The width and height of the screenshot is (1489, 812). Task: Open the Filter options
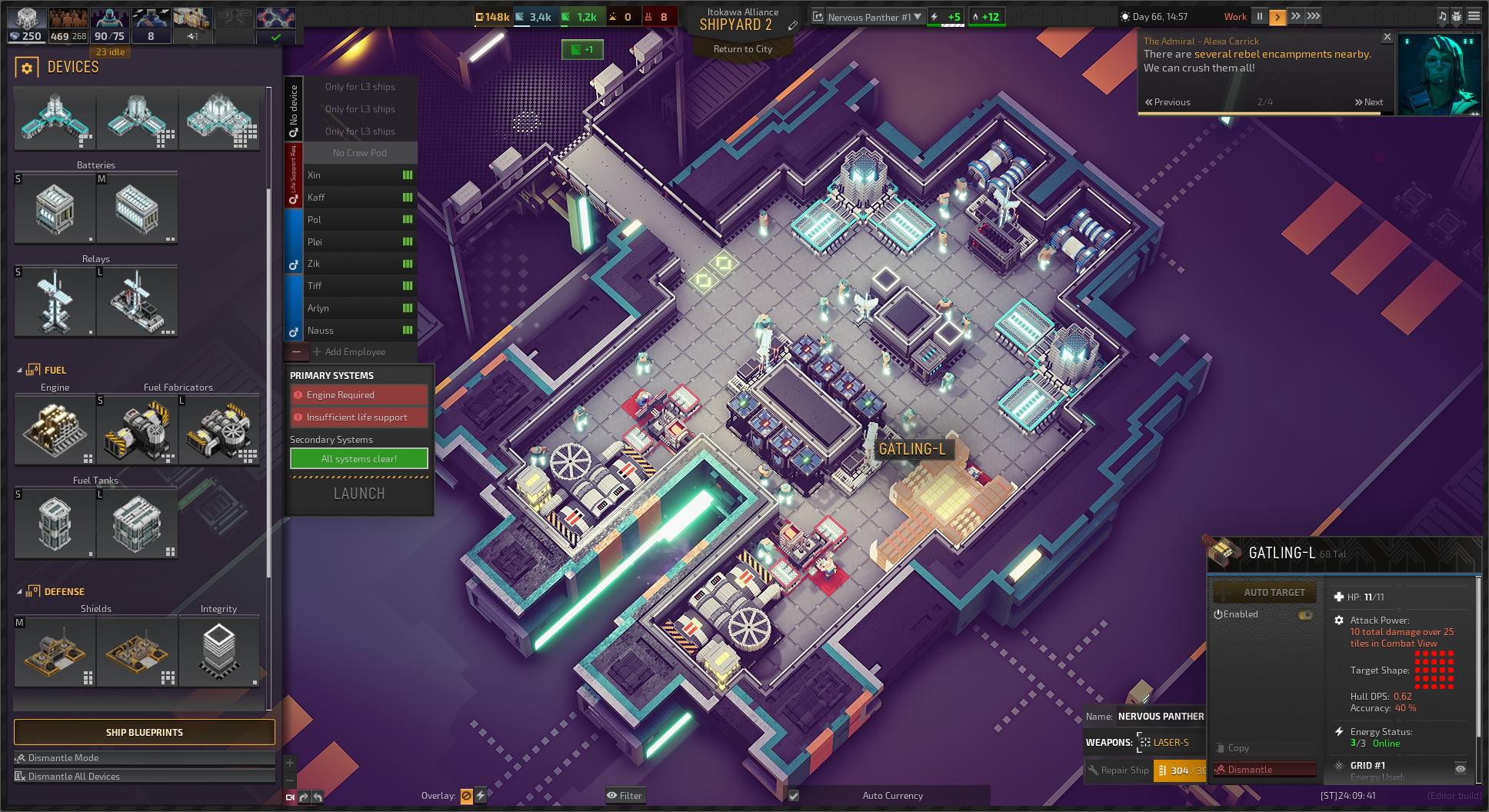pos(625,796)
